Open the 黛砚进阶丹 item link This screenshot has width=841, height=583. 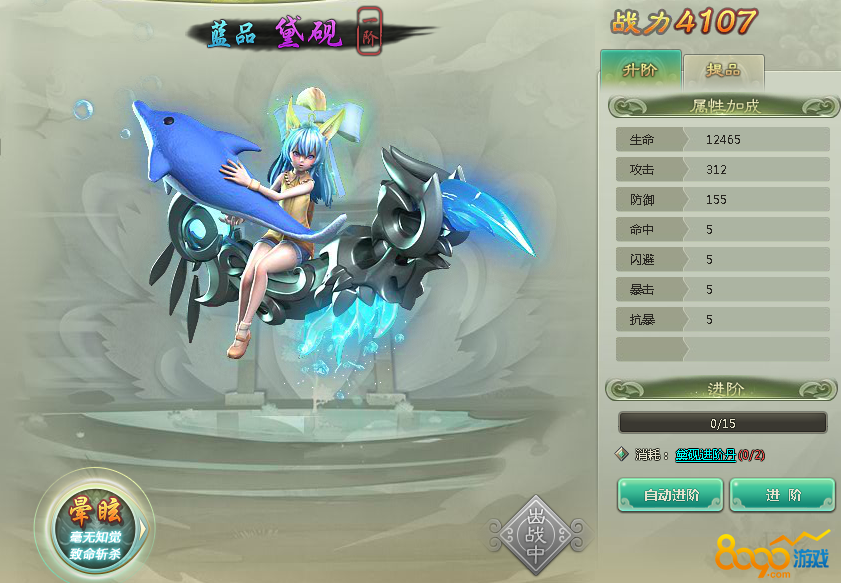coord(705,454)
